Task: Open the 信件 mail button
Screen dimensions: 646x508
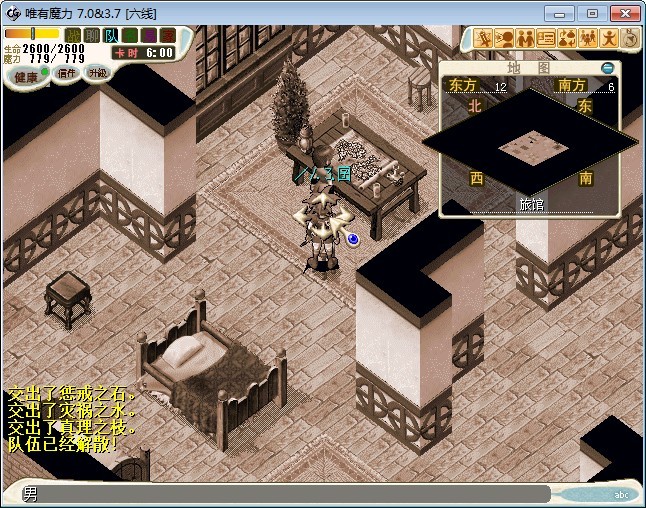Action: point(66,73)
